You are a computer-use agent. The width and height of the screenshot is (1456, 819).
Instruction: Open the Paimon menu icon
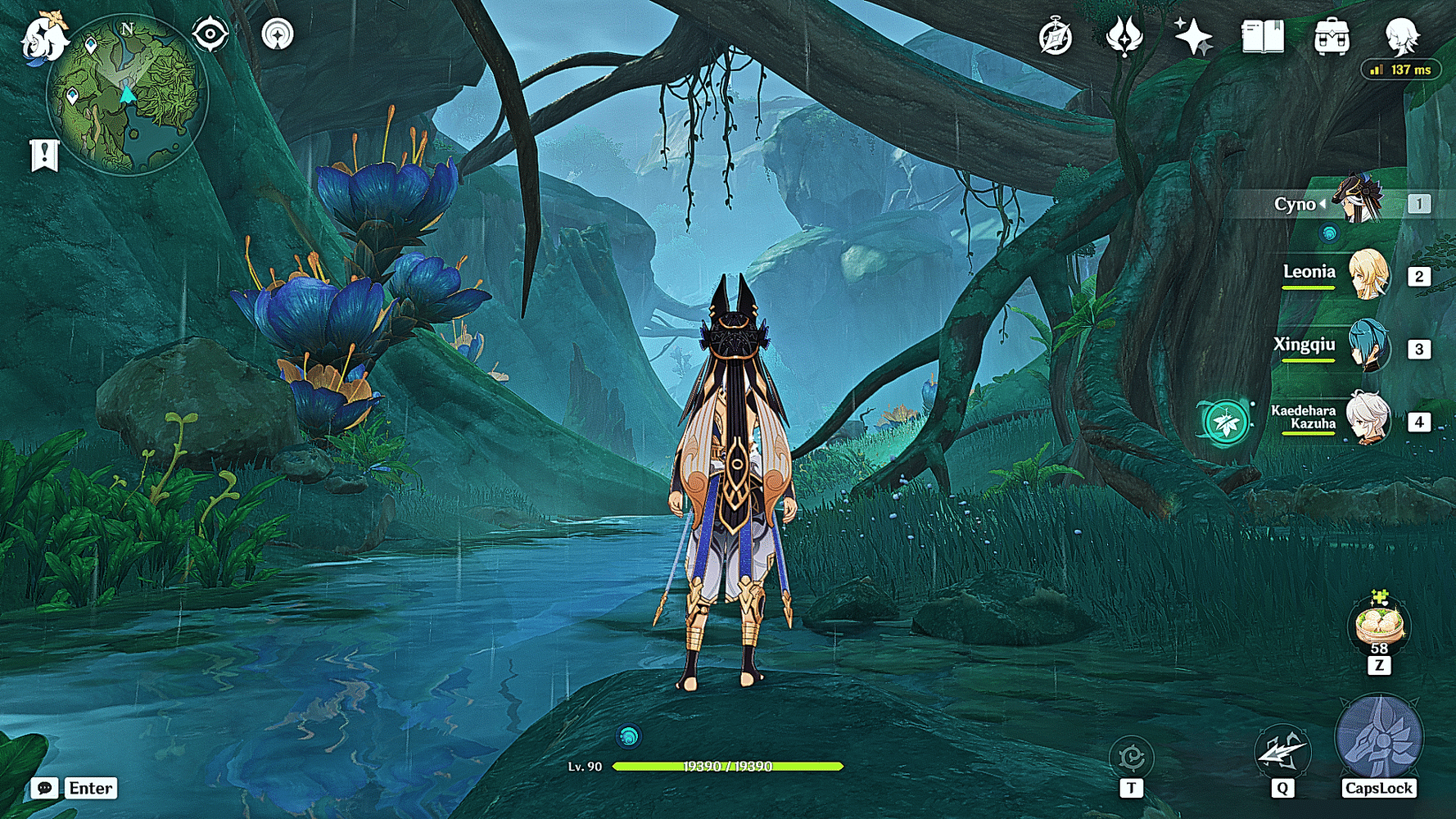43,38
